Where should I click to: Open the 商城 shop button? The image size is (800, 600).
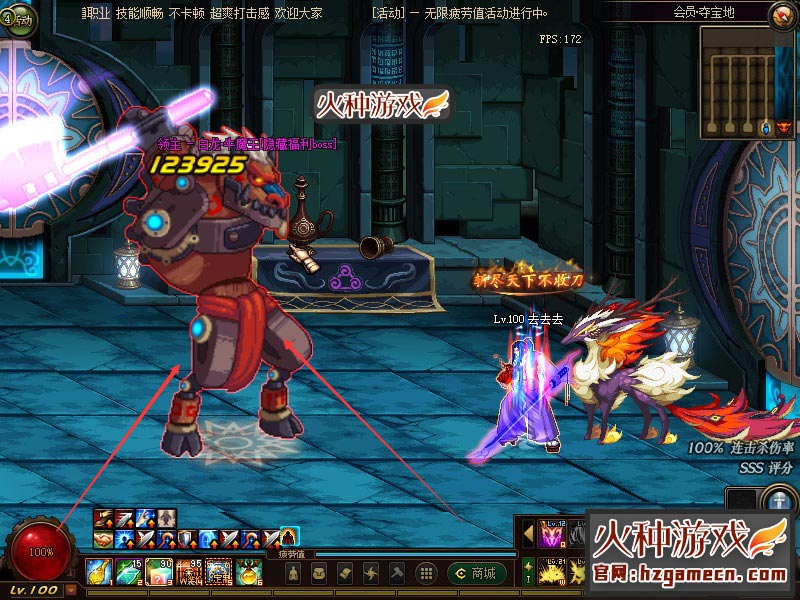[x=475, y=573]
